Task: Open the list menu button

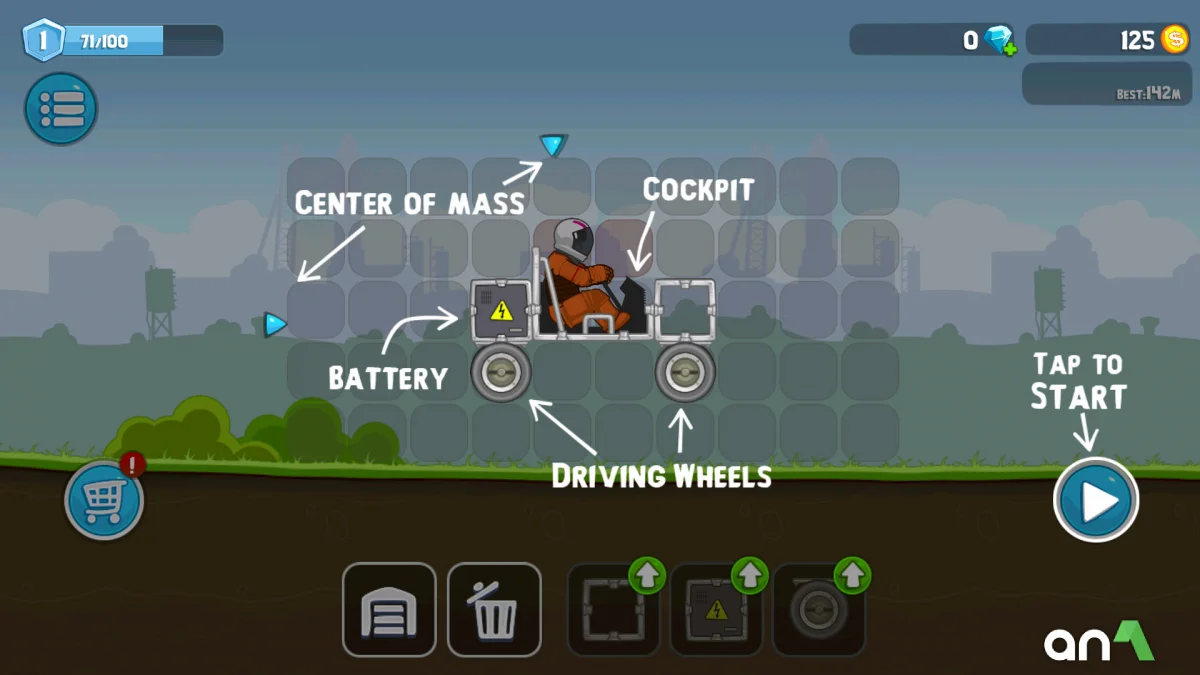Action: point(61,108)
